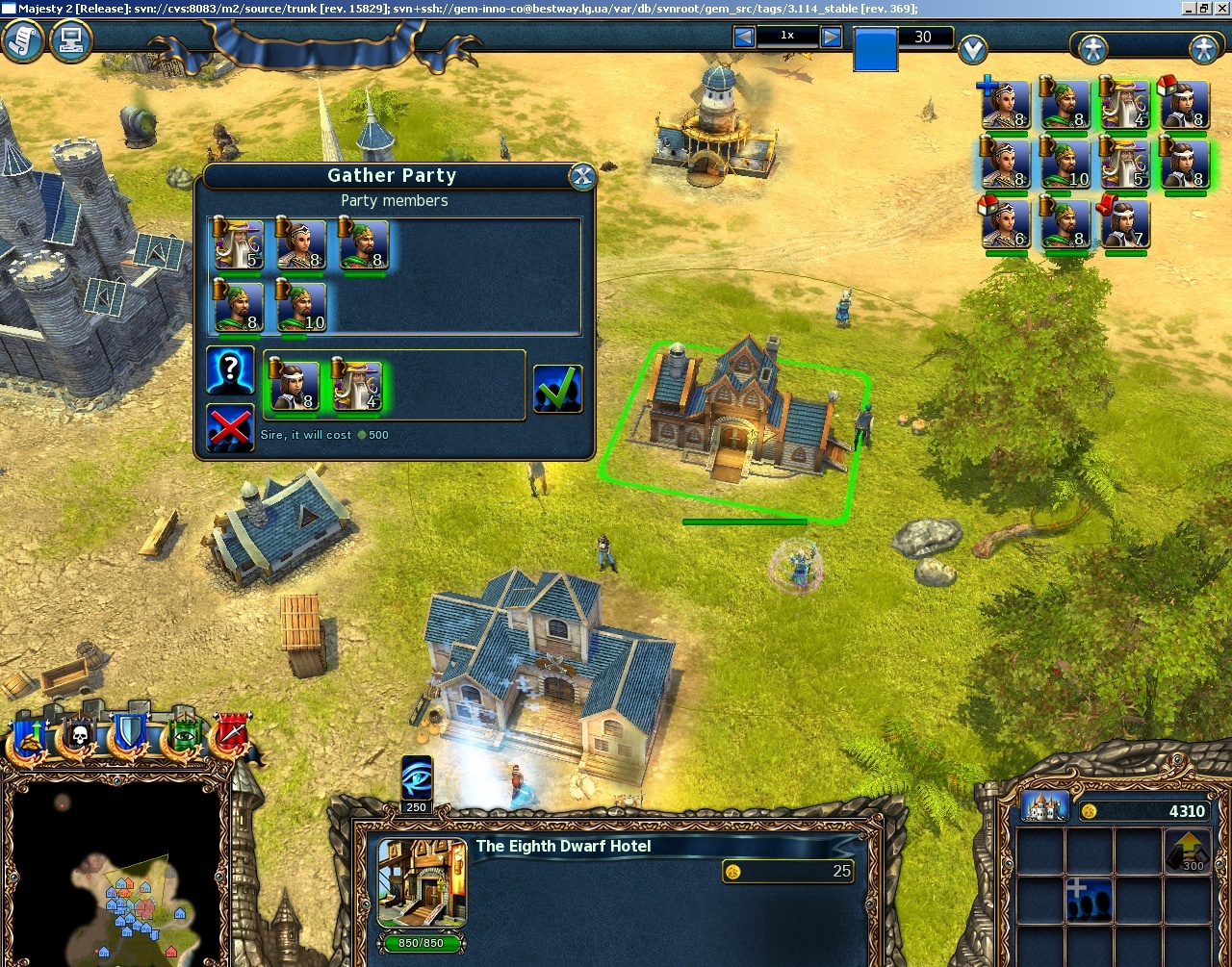
Task: Confirm the party with the green checkmark
Action: point(558,388)
